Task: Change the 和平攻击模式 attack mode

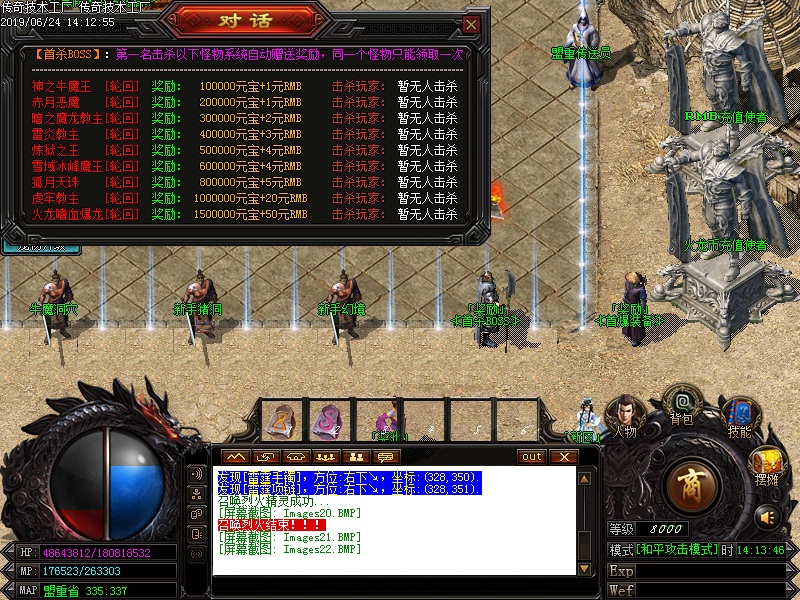Action: pos(678,550)
